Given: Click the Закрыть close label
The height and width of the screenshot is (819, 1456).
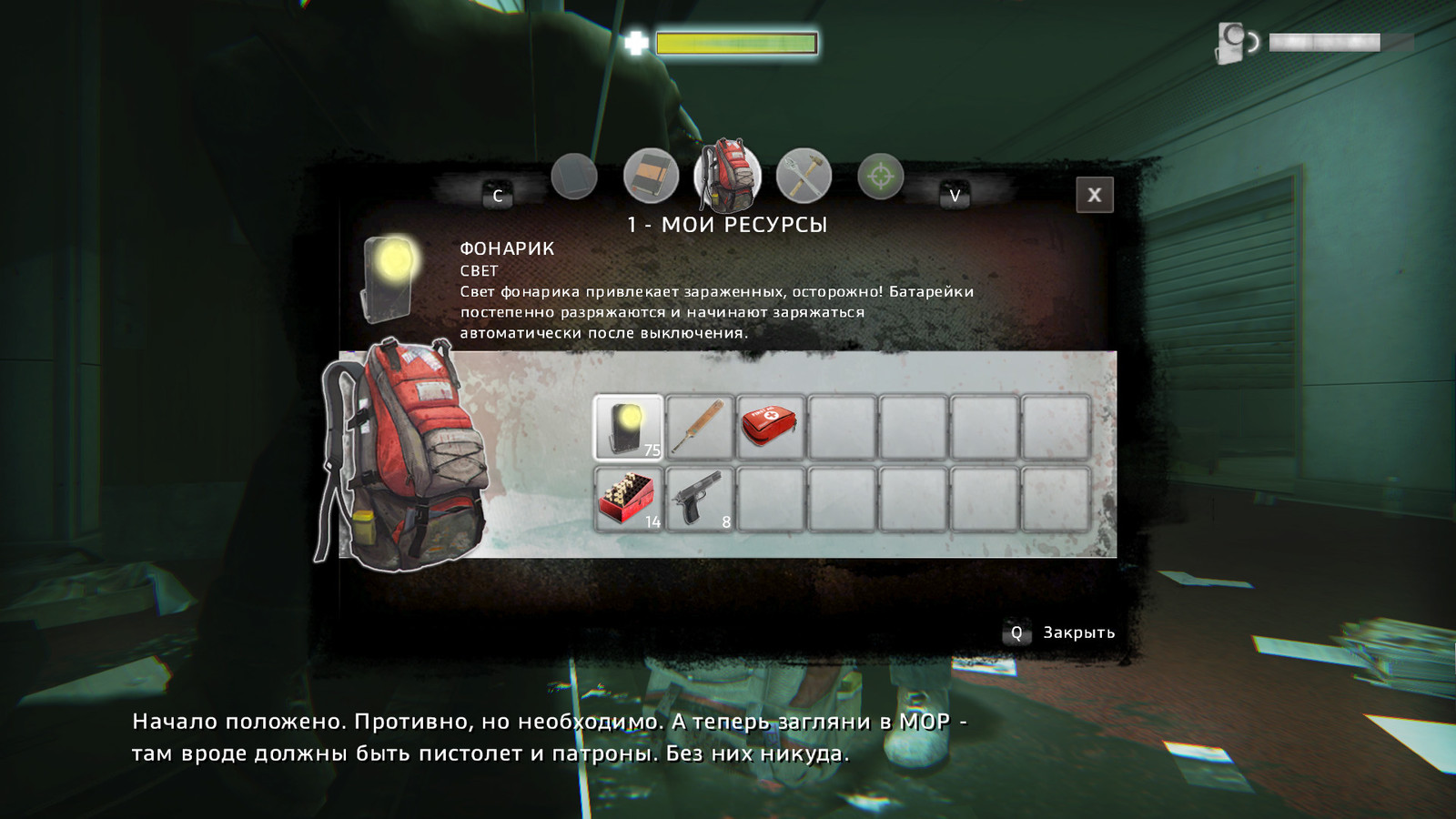Looking at the screenshot, I should (x=1078, y=632).
